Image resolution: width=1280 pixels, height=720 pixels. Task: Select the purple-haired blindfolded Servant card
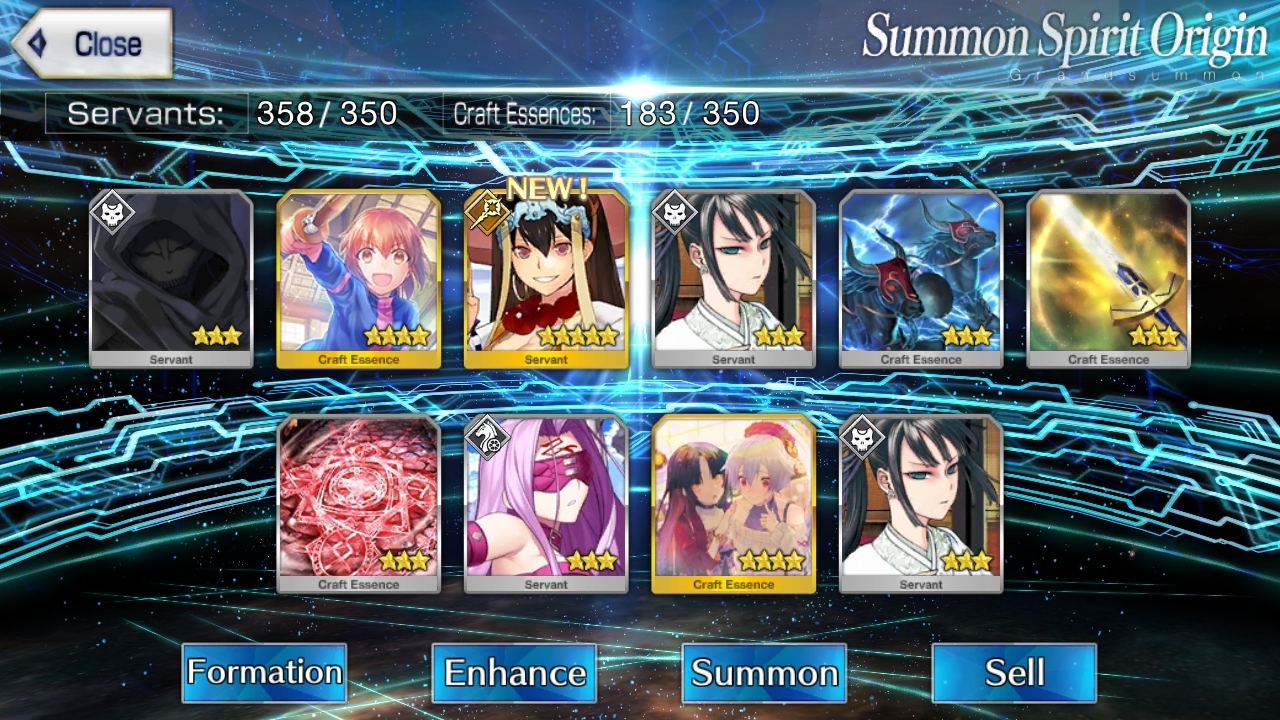point(546,503)
